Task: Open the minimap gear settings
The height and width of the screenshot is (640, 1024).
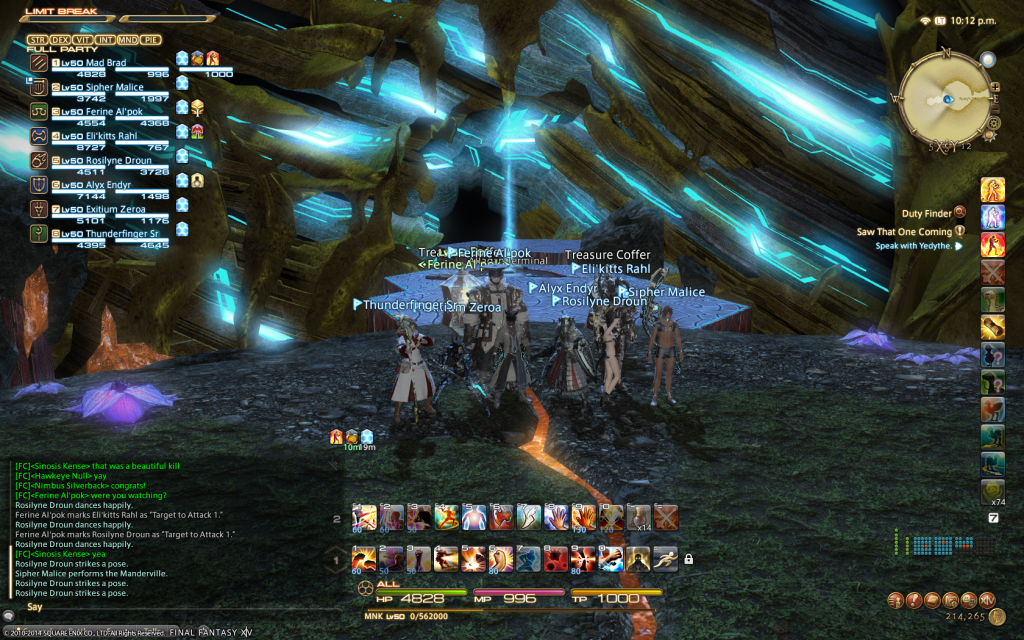Action: click(x=993, y=122)
